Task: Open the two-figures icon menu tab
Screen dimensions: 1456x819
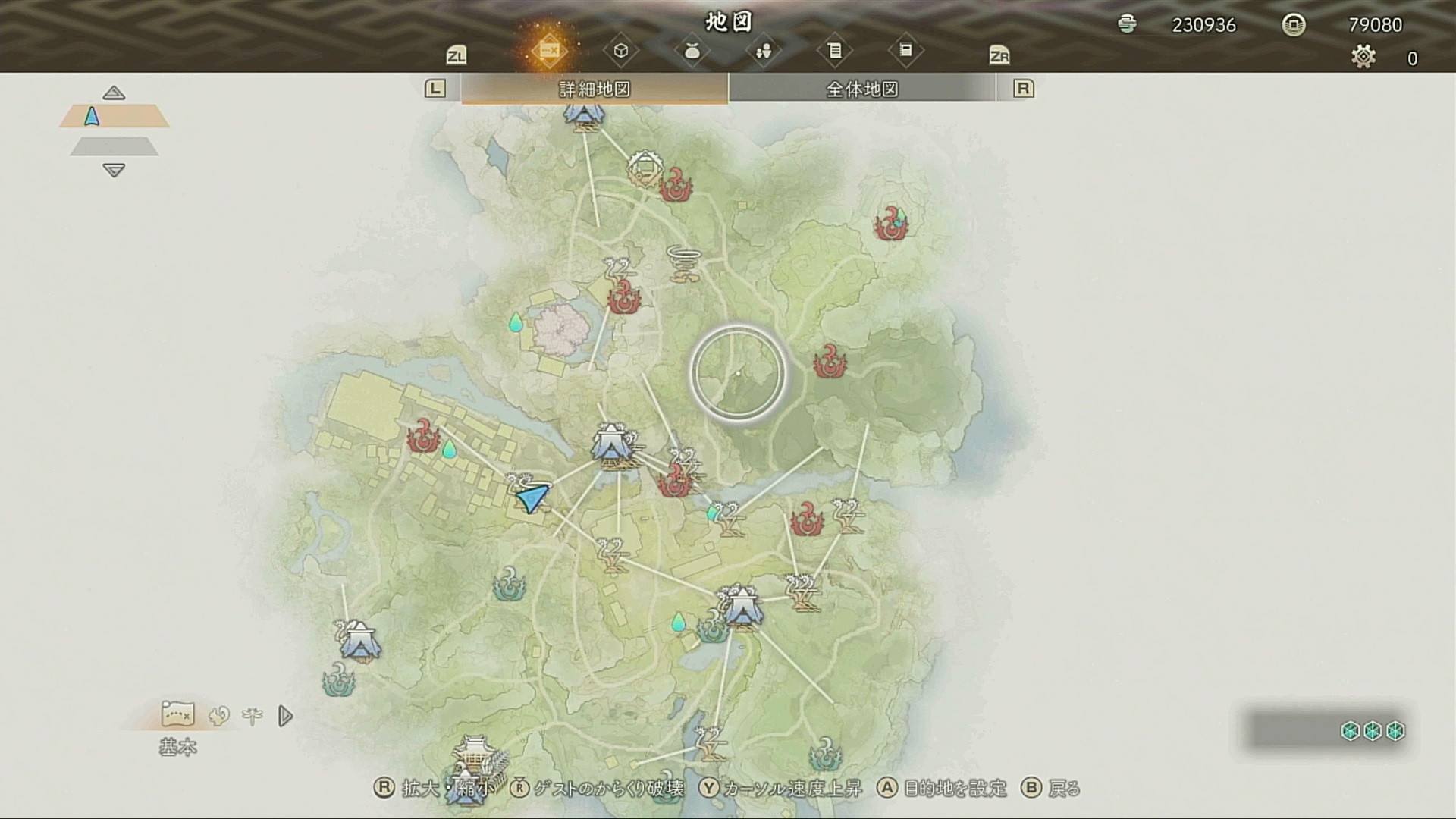Action: (x=763, y=51)
